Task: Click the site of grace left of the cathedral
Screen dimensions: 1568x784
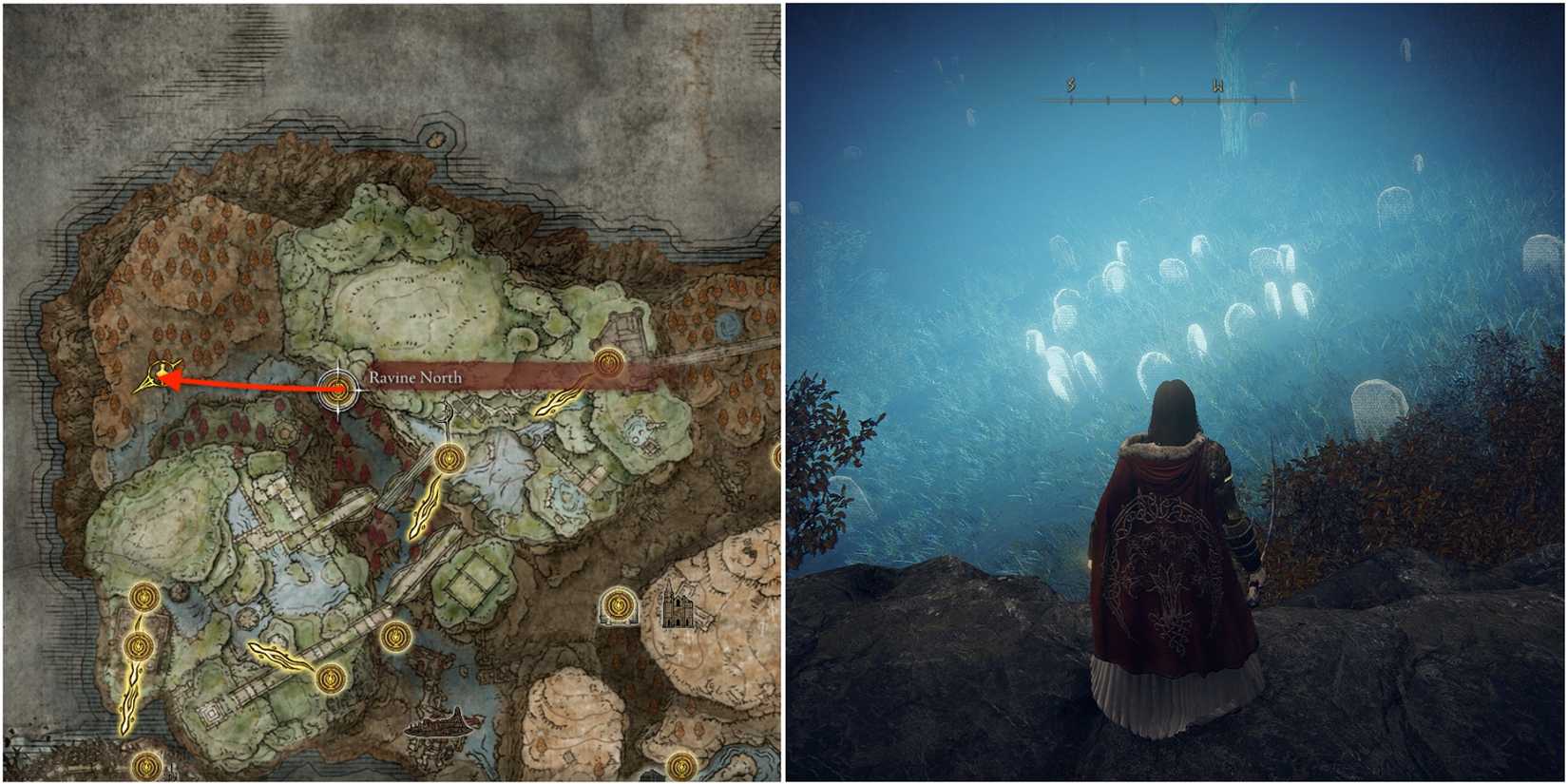Action: pyautogui.click(x=618, y=605)
